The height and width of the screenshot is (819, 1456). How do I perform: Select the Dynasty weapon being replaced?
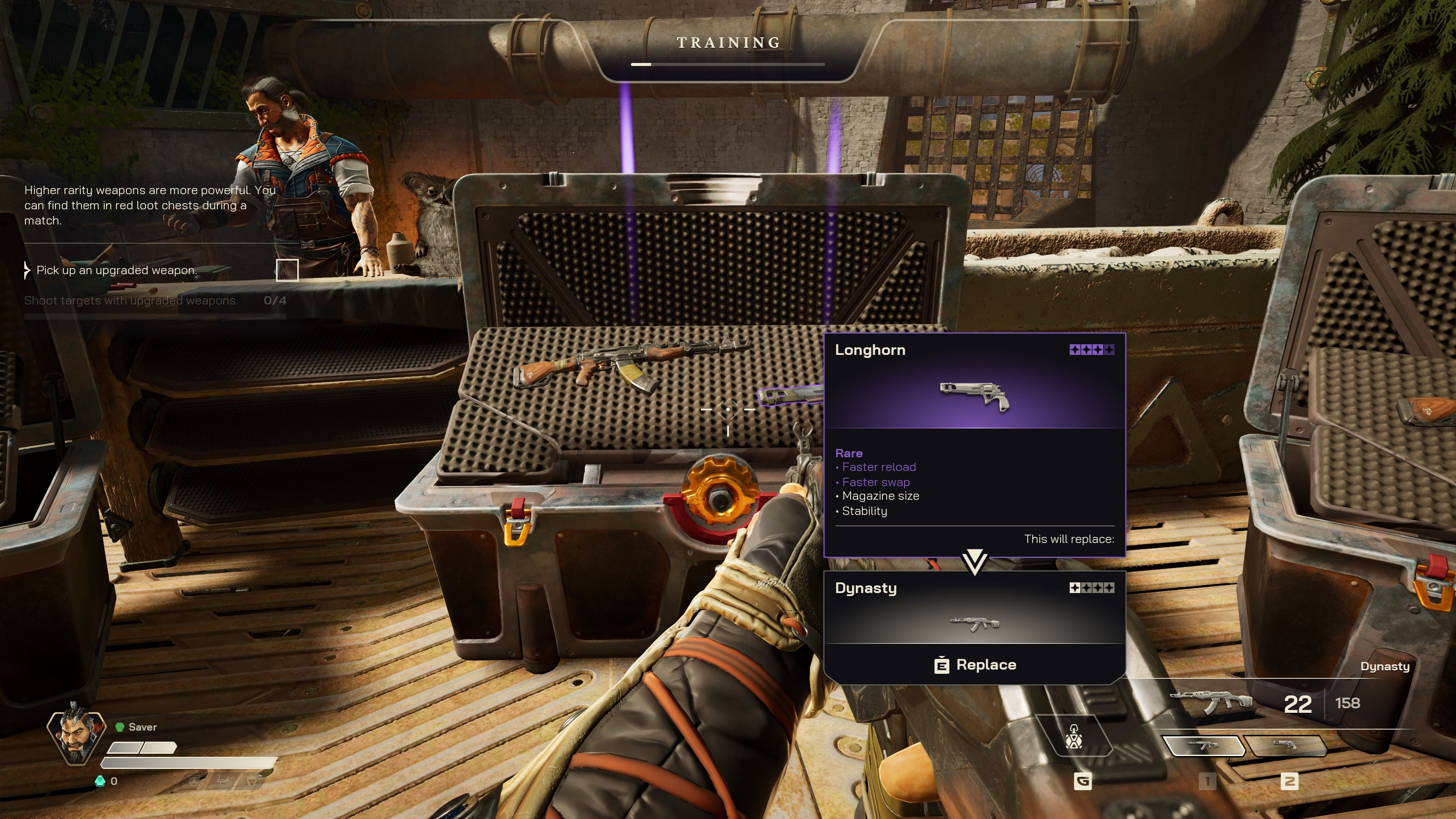(974, 608)
